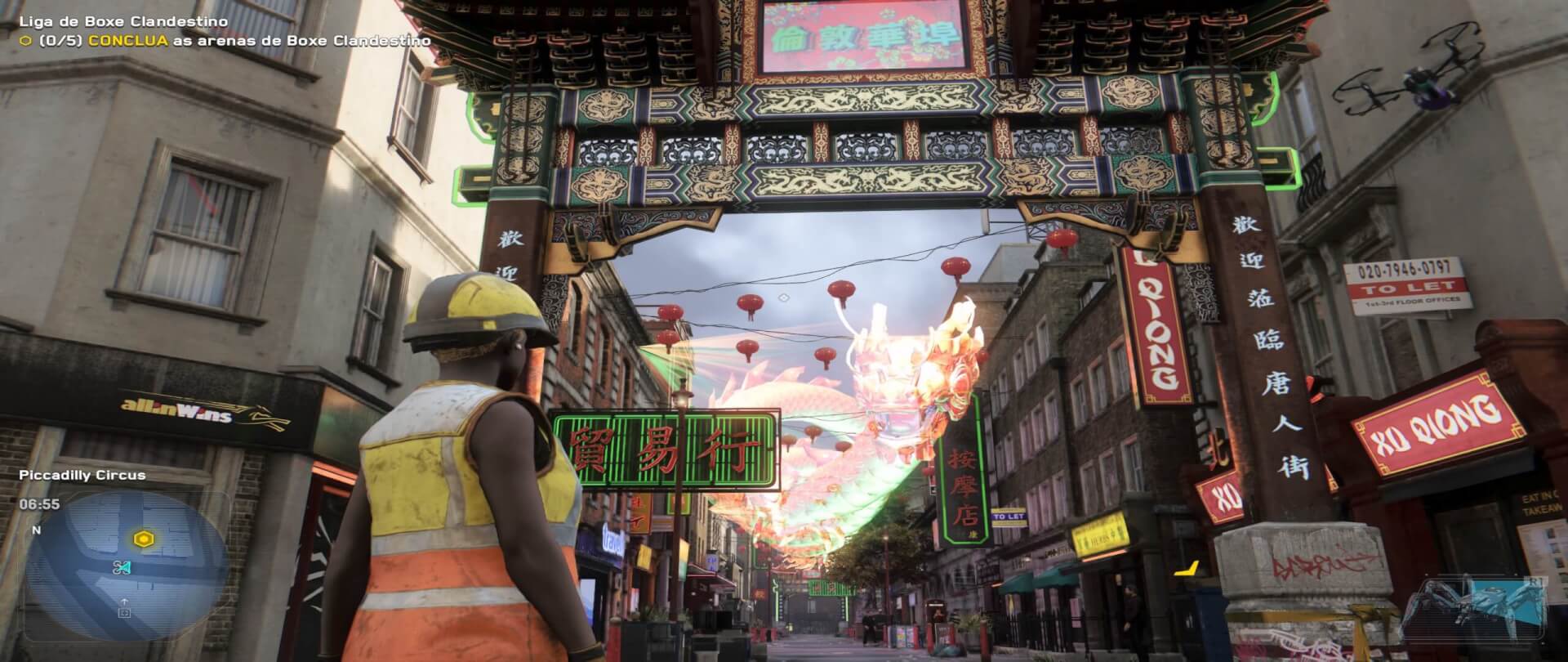Click the glowing yellow marker dot inside the minimap hexagon
Image resolution: width=1568 pixels, height=662 pixels.
tap(143, 539)
